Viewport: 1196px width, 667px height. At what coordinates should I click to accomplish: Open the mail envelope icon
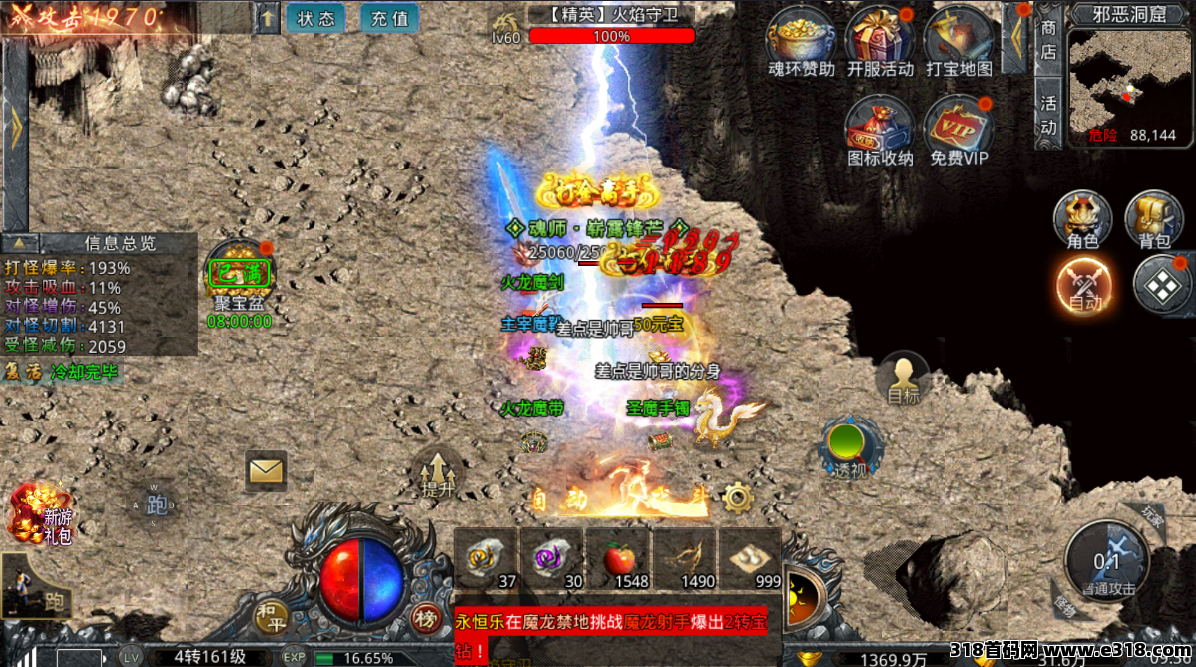(x=266, y=470)
